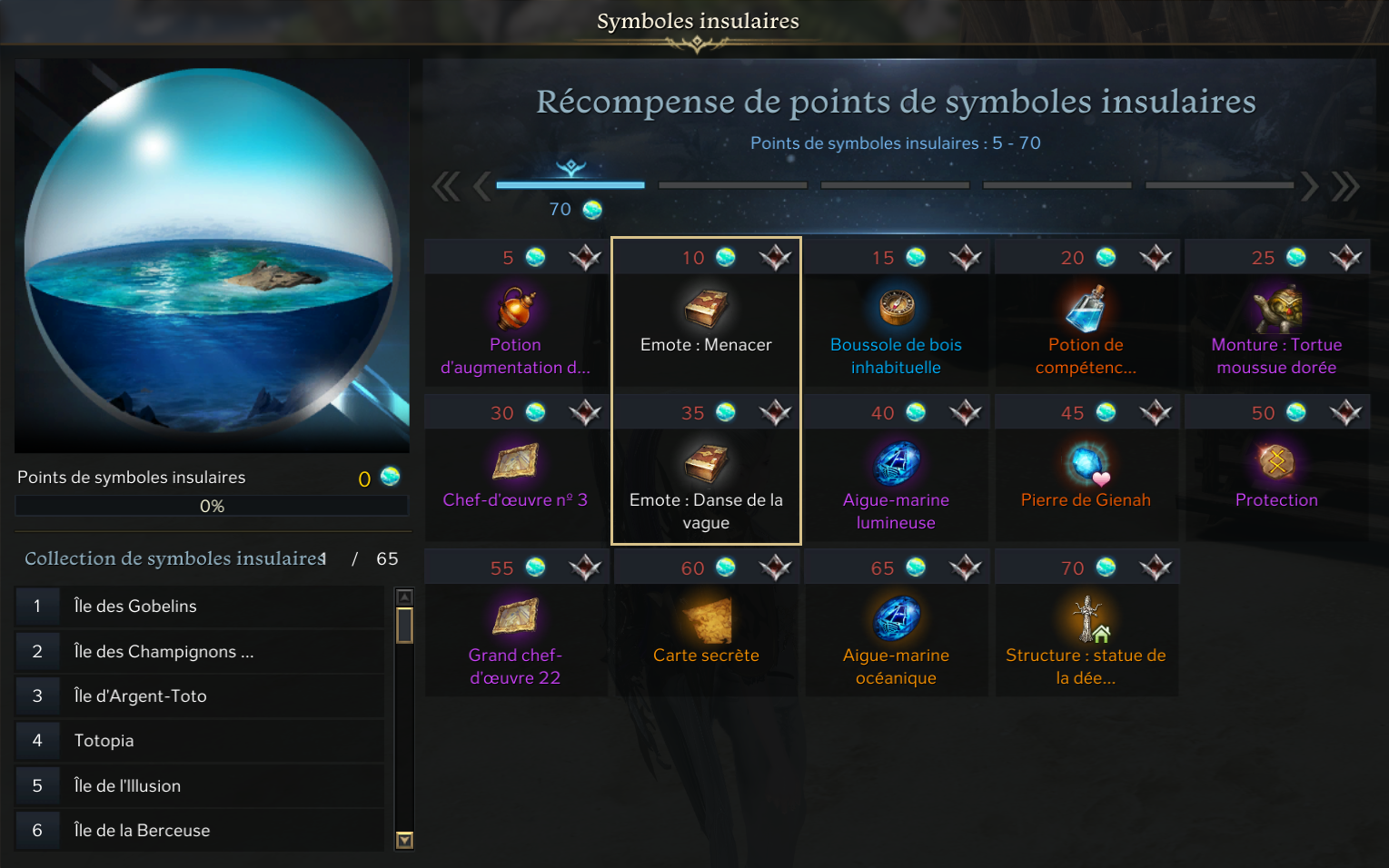
Task: Click the collection list scroll-down arrow
Action: click(x=405, y=840)
